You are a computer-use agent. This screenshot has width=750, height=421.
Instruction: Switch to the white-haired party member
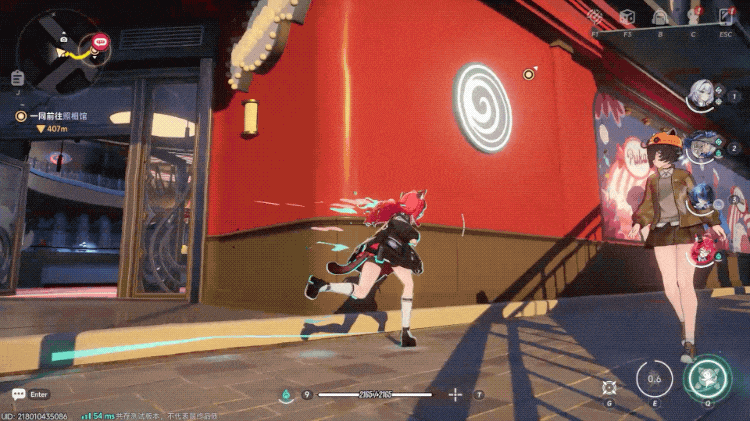(x=701, y=94)
